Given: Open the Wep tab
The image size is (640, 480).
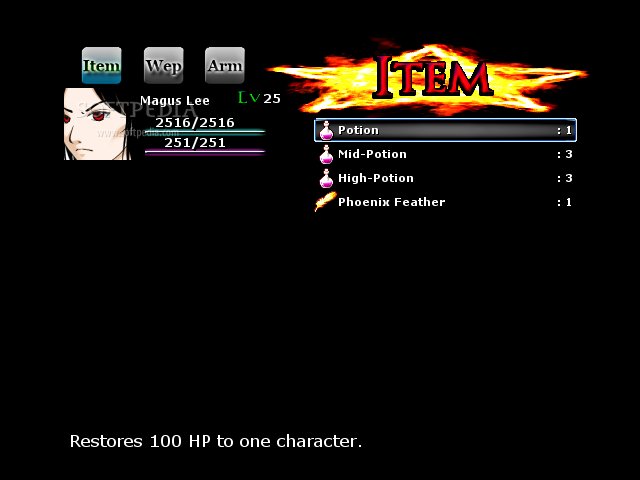Looking at the screenshot, I should tap(163, 66).
